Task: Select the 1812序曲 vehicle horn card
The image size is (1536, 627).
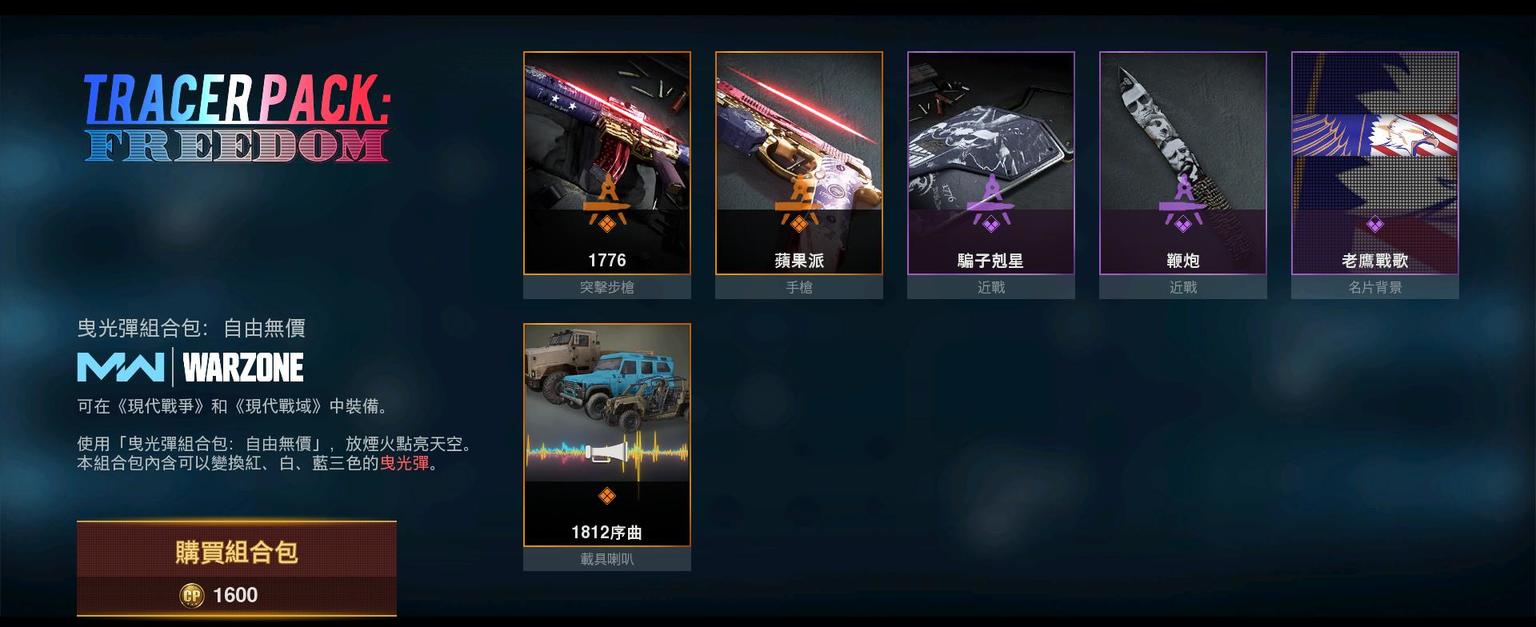Action: 607,435
